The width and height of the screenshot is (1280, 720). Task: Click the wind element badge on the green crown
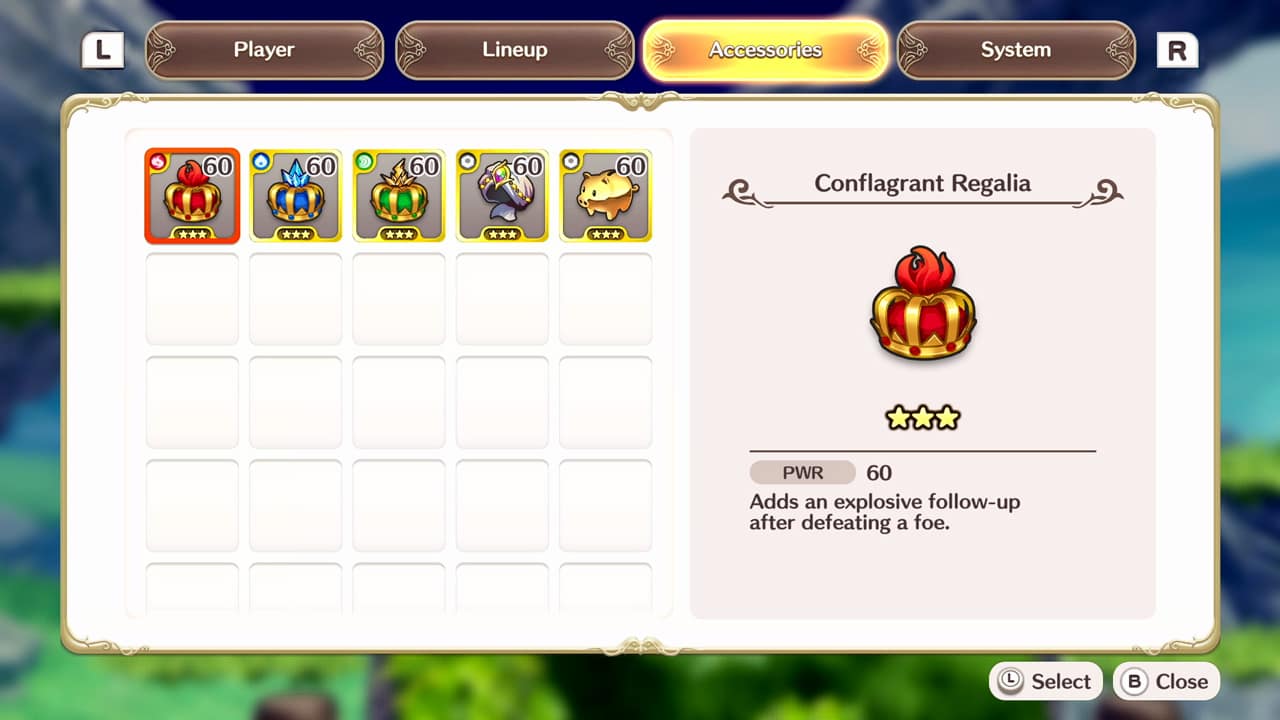365,163
